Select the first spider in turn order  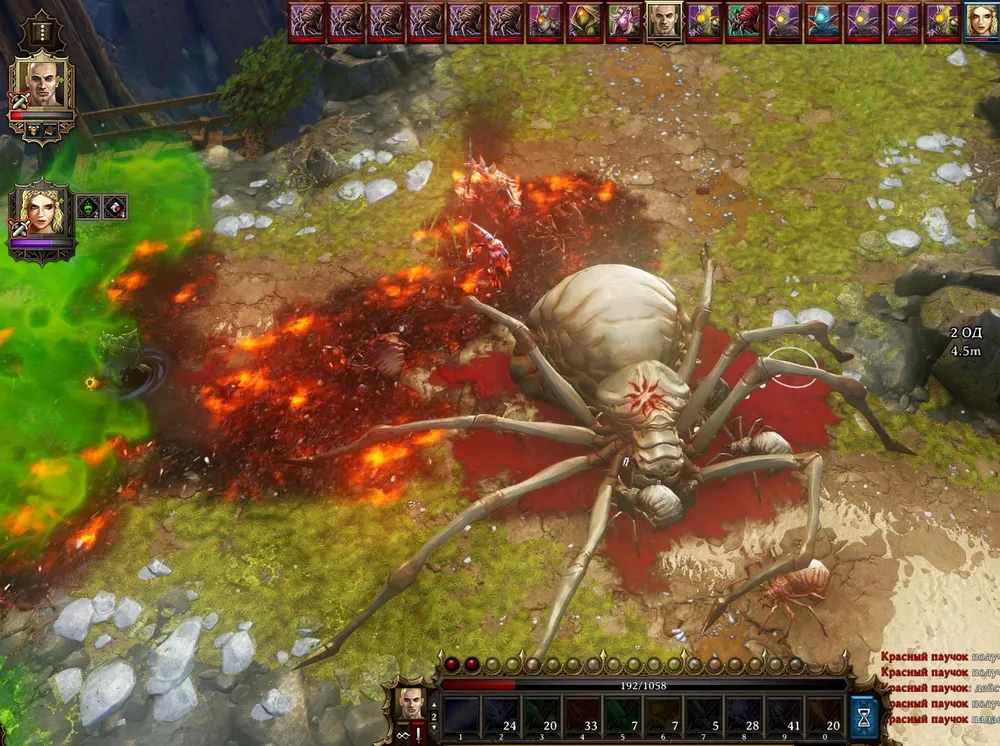click(305, 21)
